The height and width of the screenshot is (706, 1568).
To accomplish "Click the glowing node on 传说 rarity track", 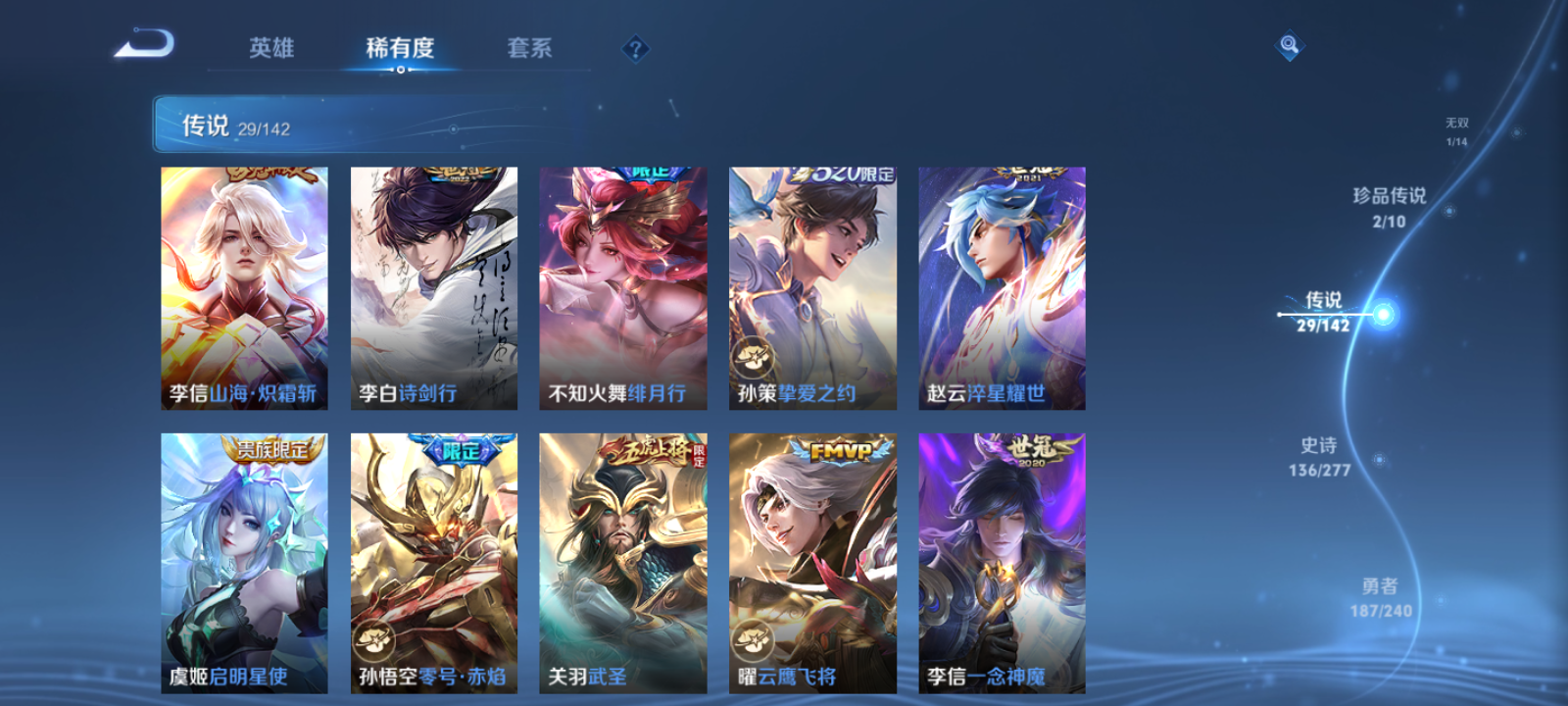I will [1382, 313].
